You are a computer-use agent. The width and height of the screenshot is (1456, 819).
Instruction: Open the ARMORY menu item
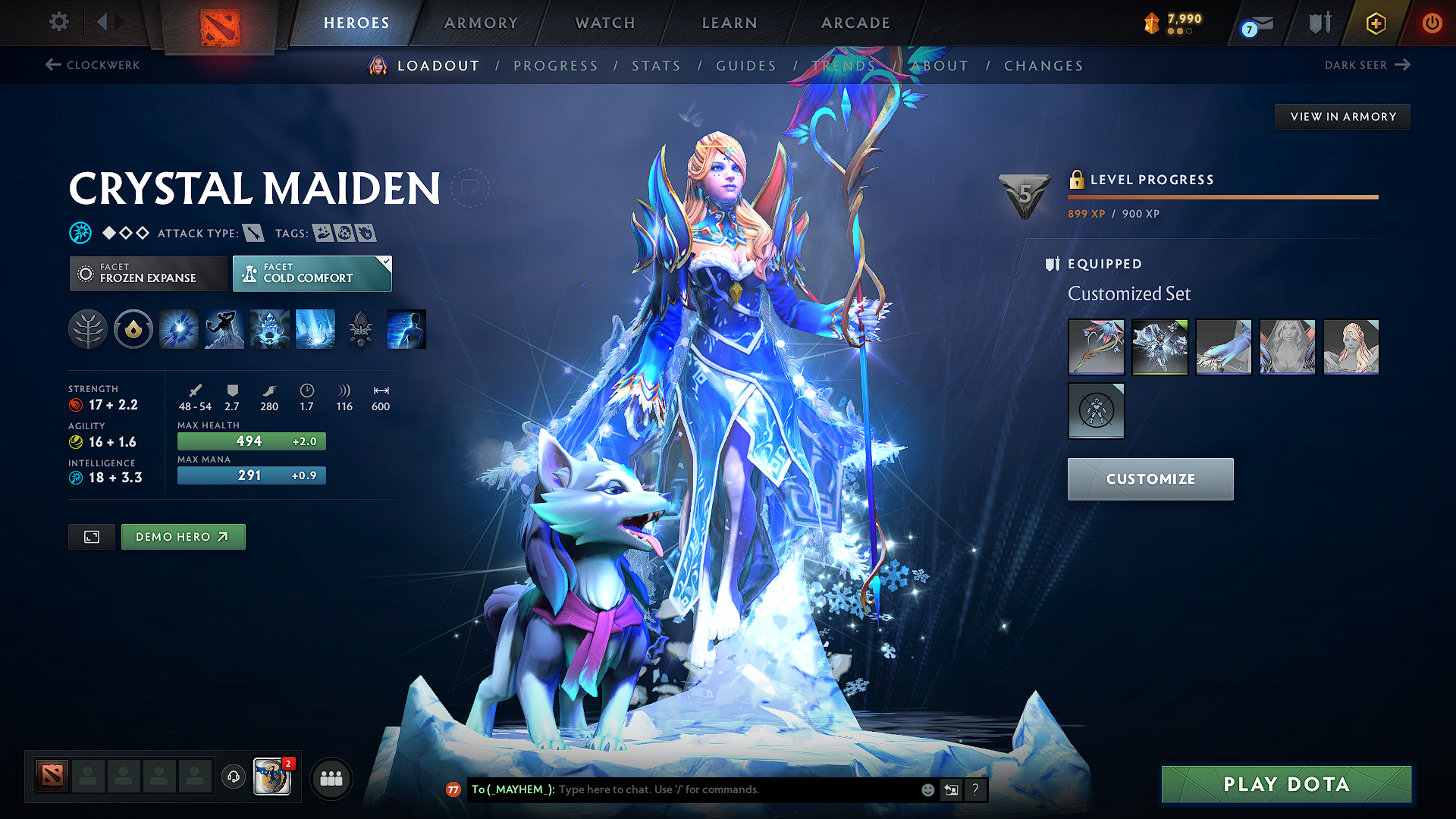pyautogui.click(x=481, y=23)
